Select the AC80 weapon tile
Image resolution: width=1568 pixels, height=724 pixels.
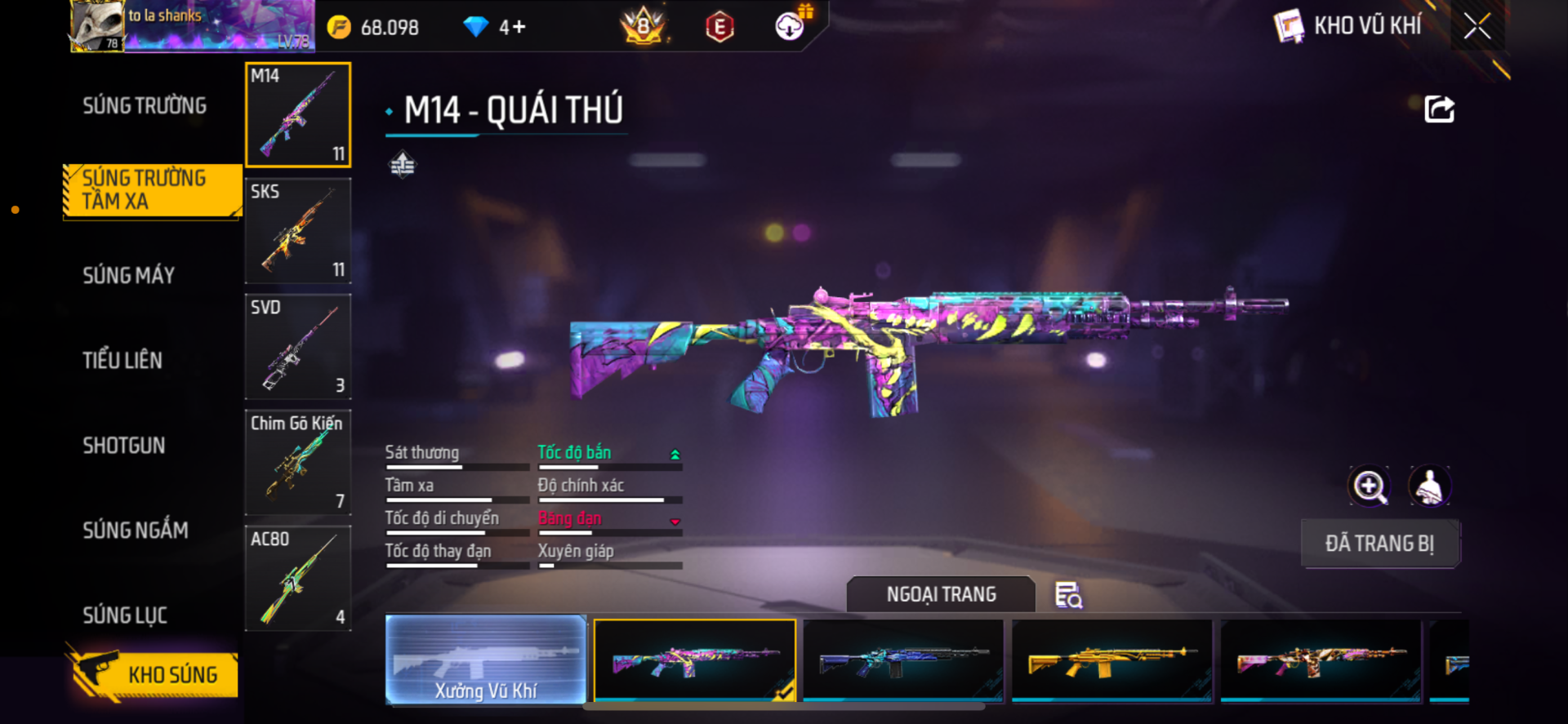tap(298, 579)
